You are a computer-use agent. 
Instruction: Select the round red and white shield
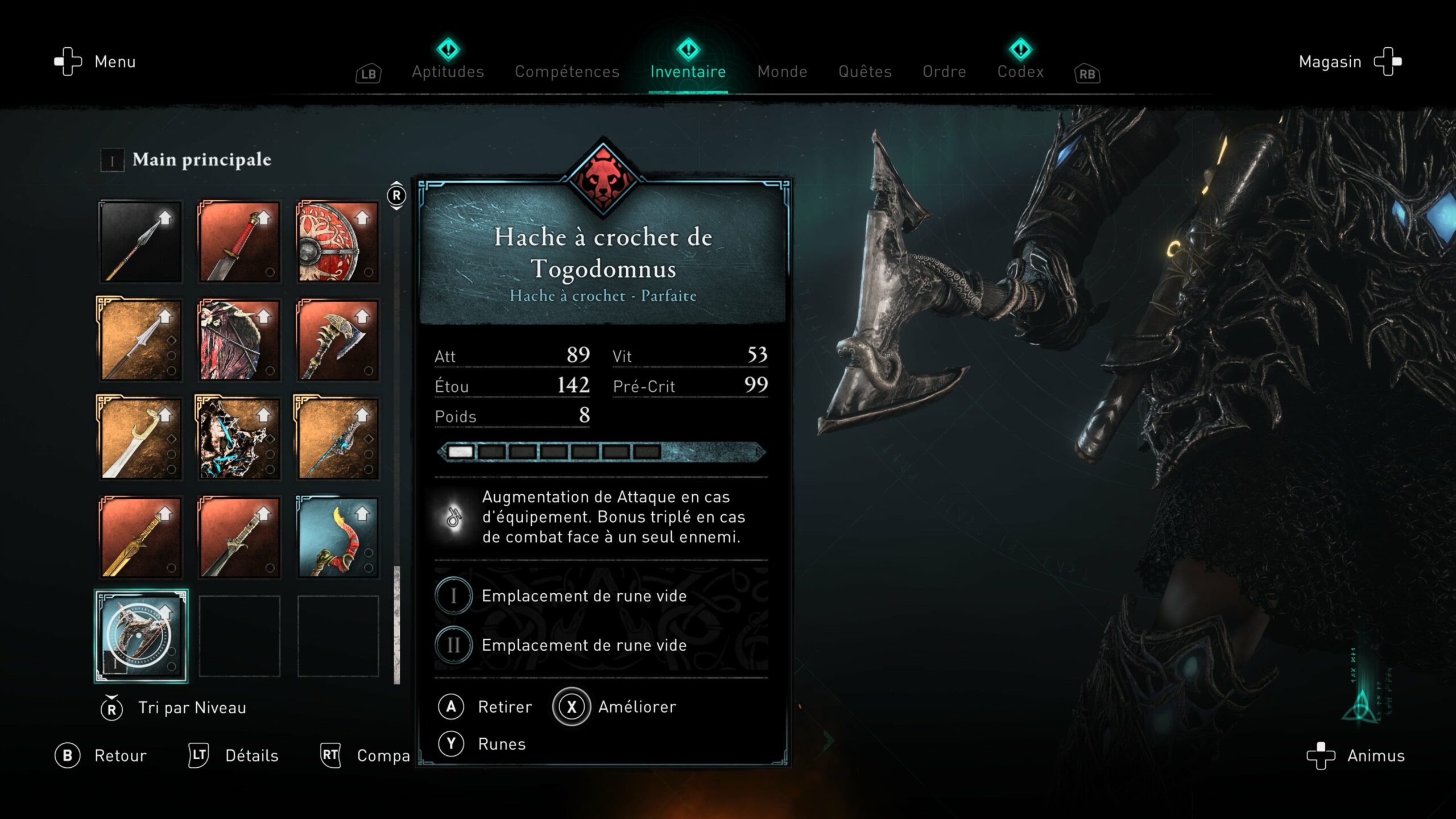click(338, 242)
